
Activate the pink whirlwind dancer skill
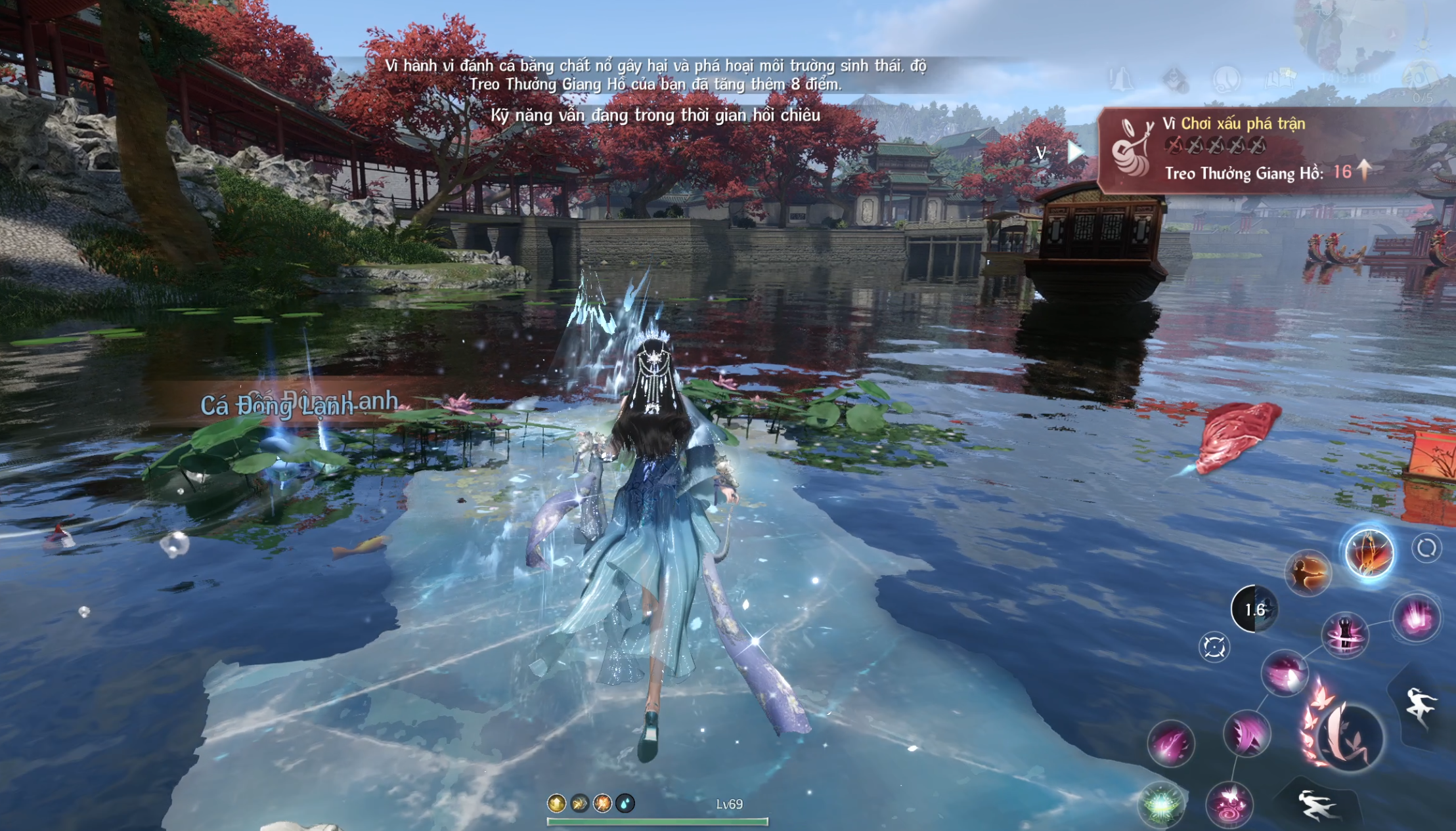coord(1345,634)
